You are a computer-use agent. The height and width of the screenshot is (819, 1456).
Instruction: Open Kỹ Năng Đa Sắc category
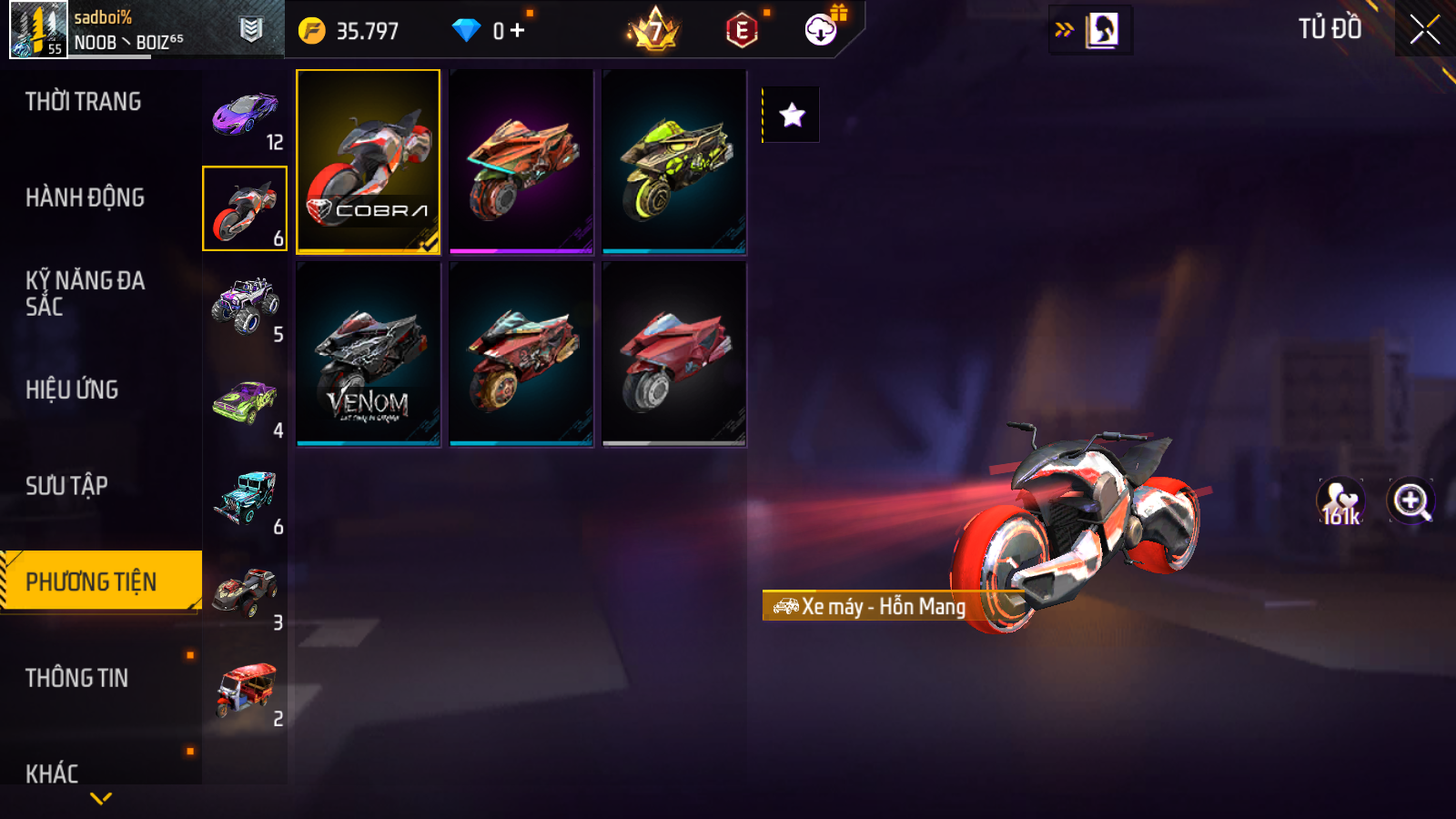(86, 293)
